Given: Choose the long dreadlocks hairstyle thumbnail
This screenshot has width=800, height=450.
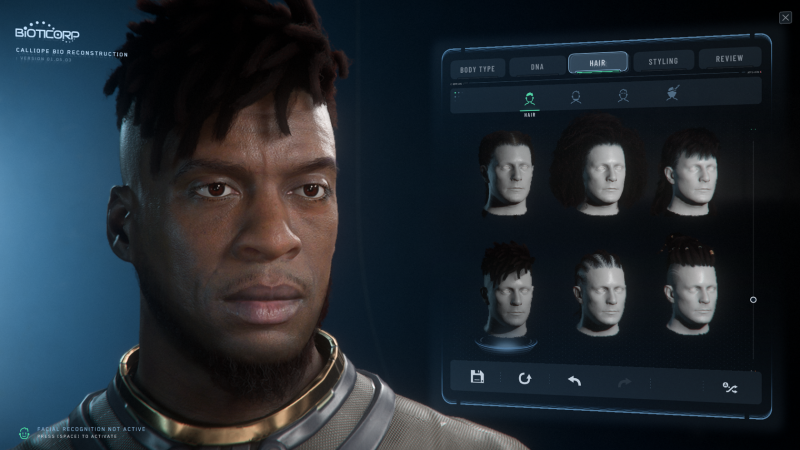Looking at the screenshot, I should pyautogui.click(x=598, y=166).
